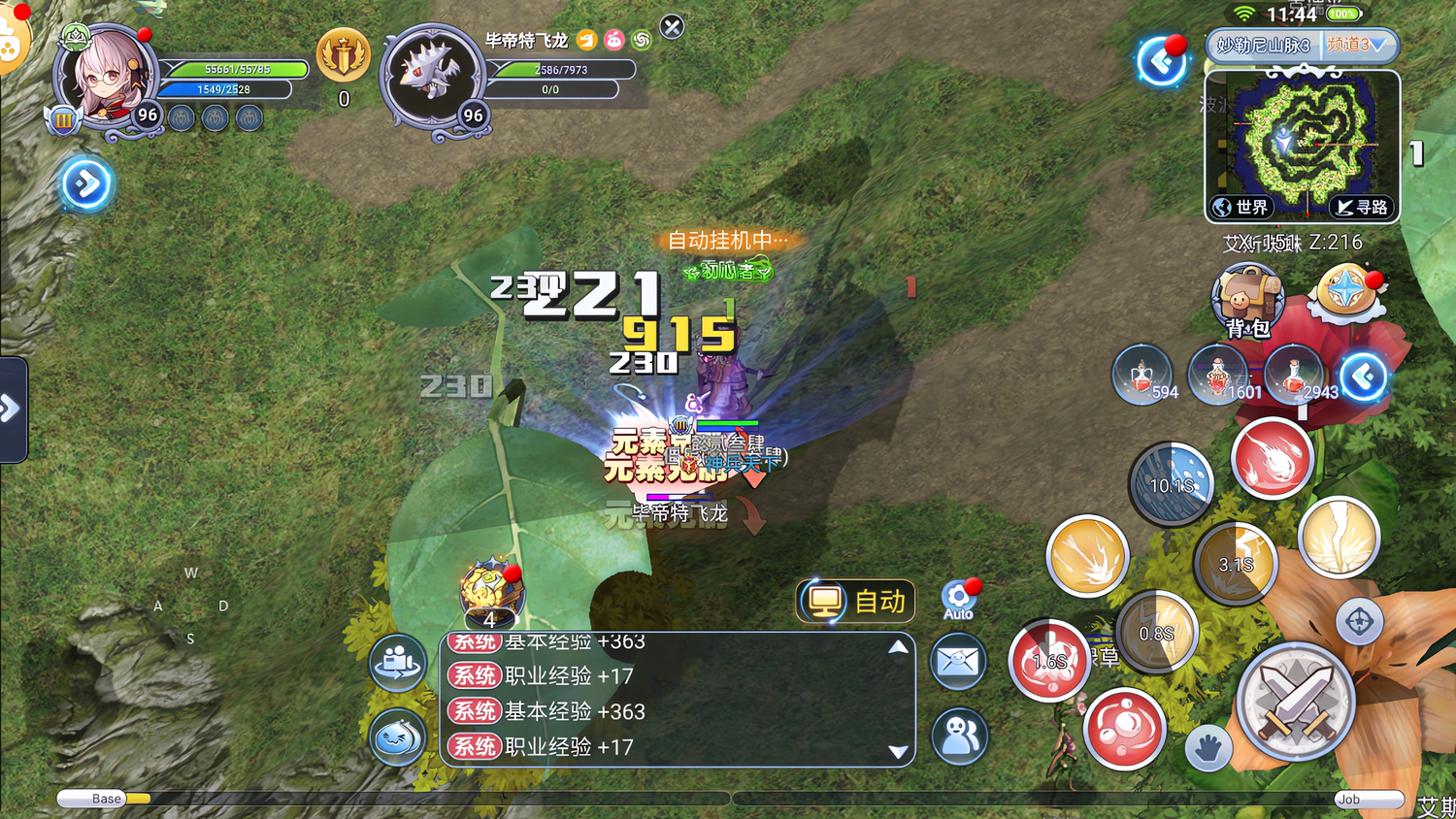This screenshot has height=819, width=1456.
Task: Open the mail envelope icon
Action: 959,662
